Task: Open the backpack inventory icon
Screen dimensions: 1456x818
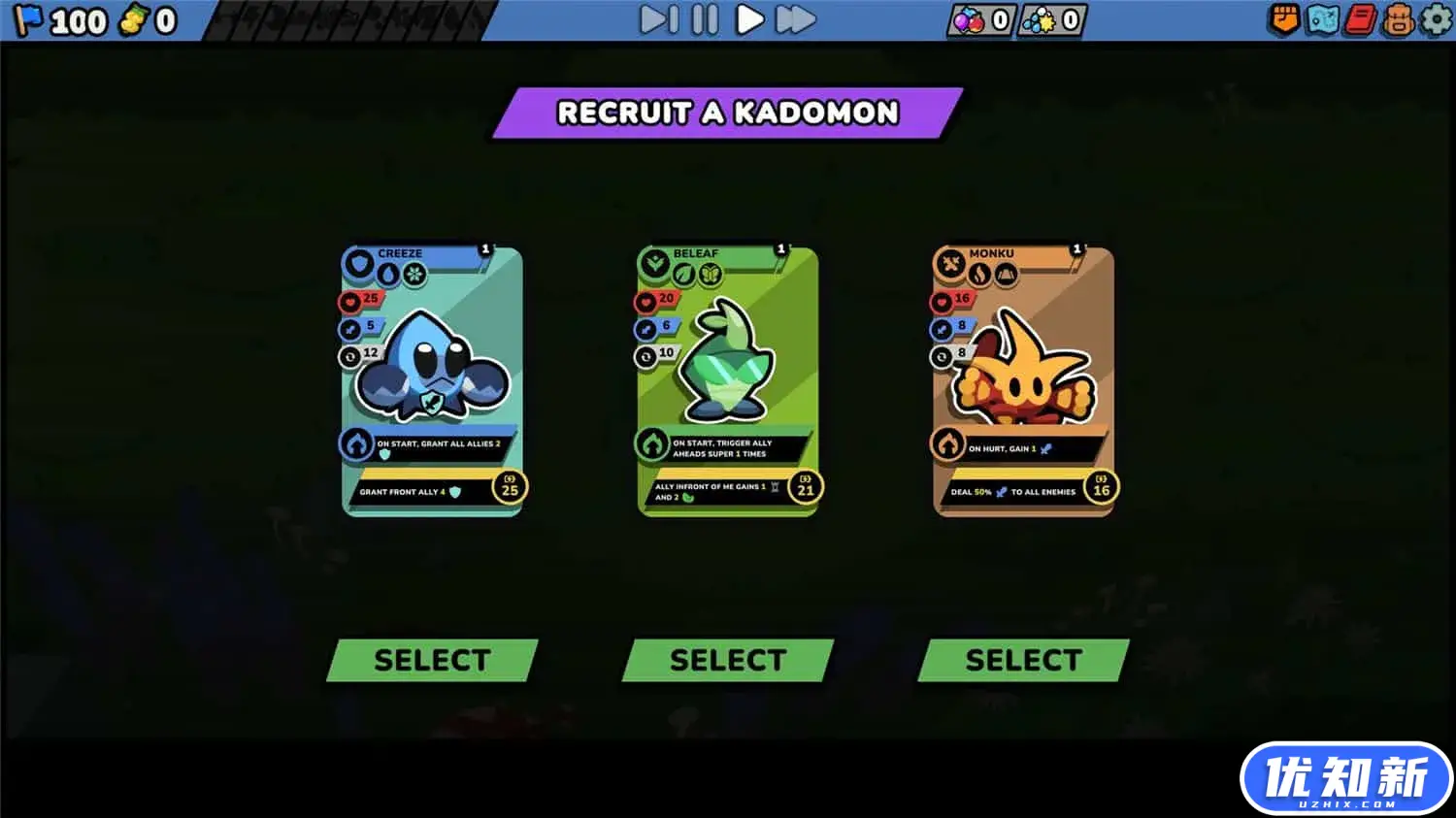Action: pos(1397,18)
